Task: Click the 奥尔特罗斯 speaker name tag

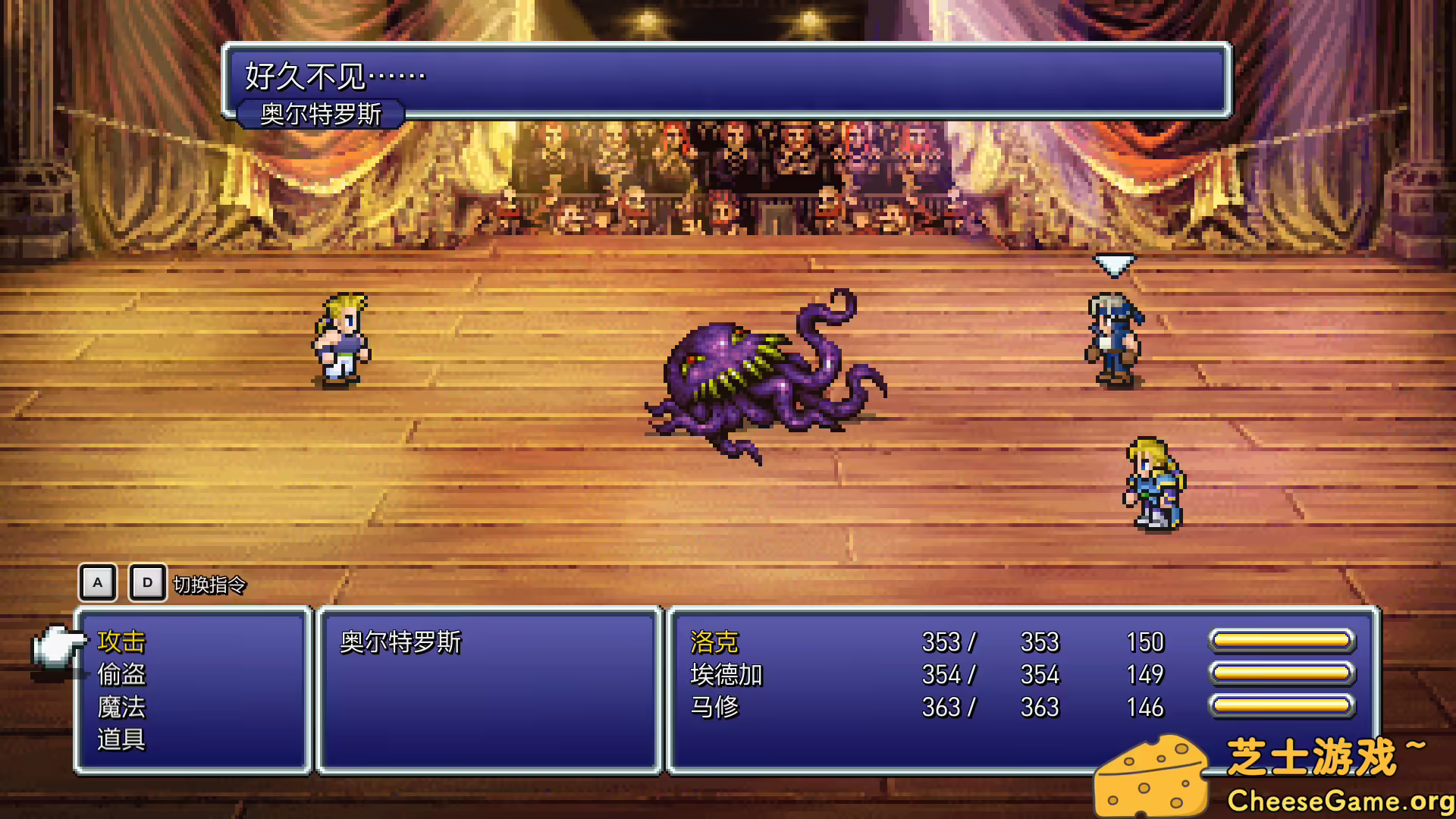Action: (x=322, y=112)
